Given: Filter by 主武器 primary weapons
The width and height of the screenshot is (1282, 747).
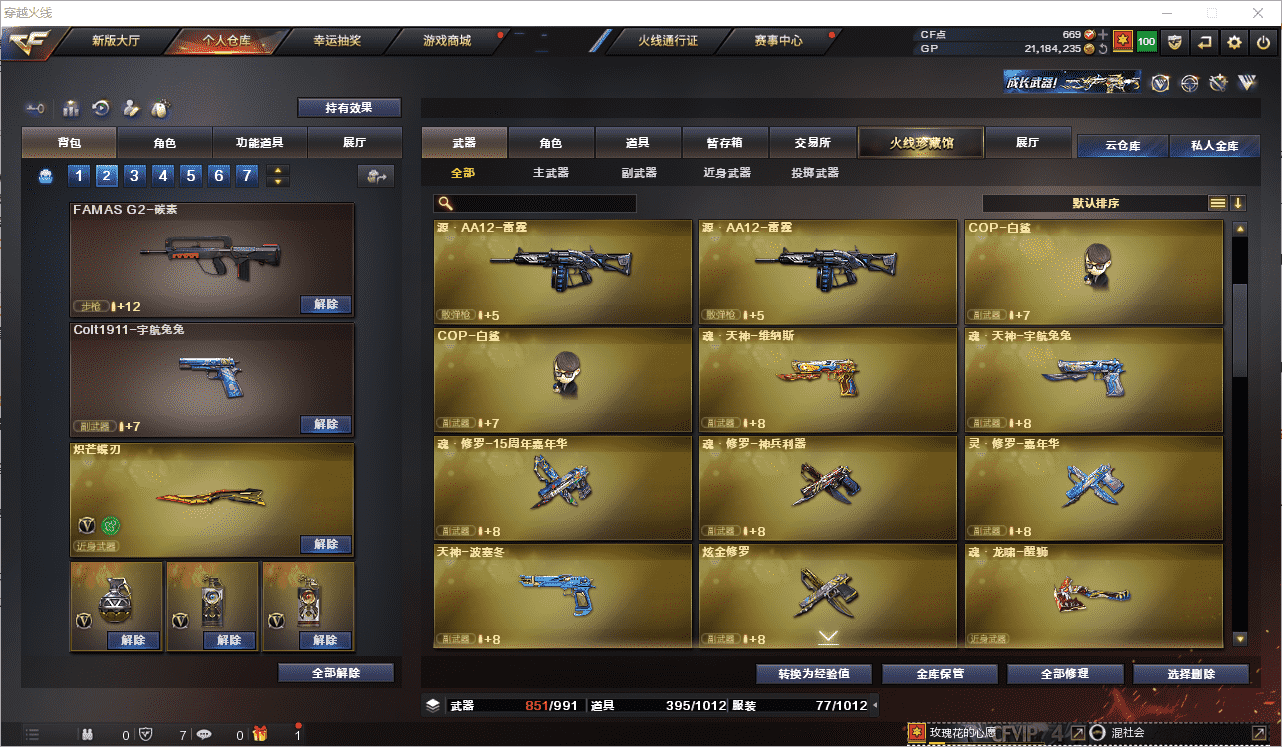Looking at the screenshot, I should point(551,173).
